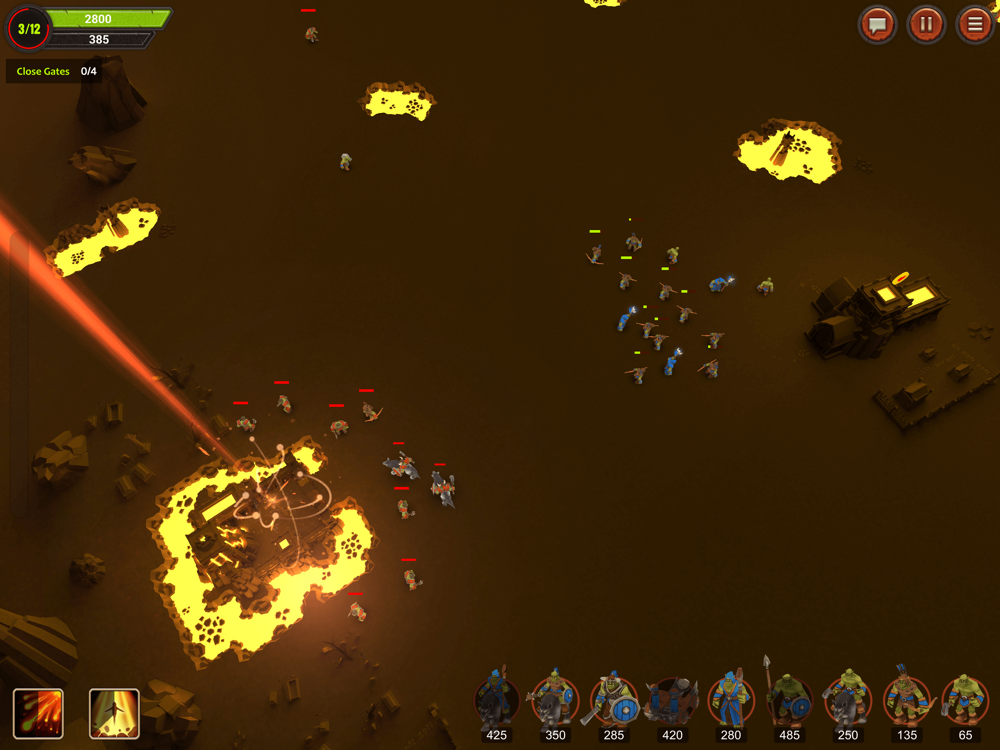Viewport: 1000px width, 750px height.
Task: Select the shielded wolf rider costing 350
Action: coord(555,700)
